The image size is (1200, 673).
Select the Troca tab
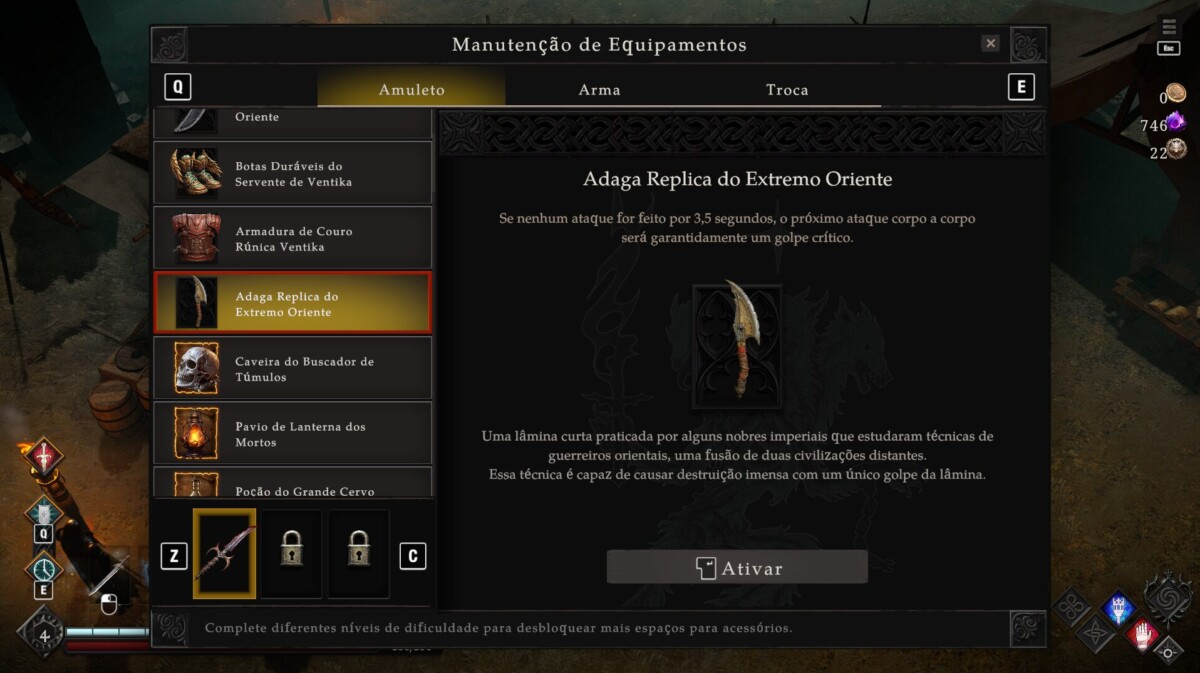click(787, 90)
